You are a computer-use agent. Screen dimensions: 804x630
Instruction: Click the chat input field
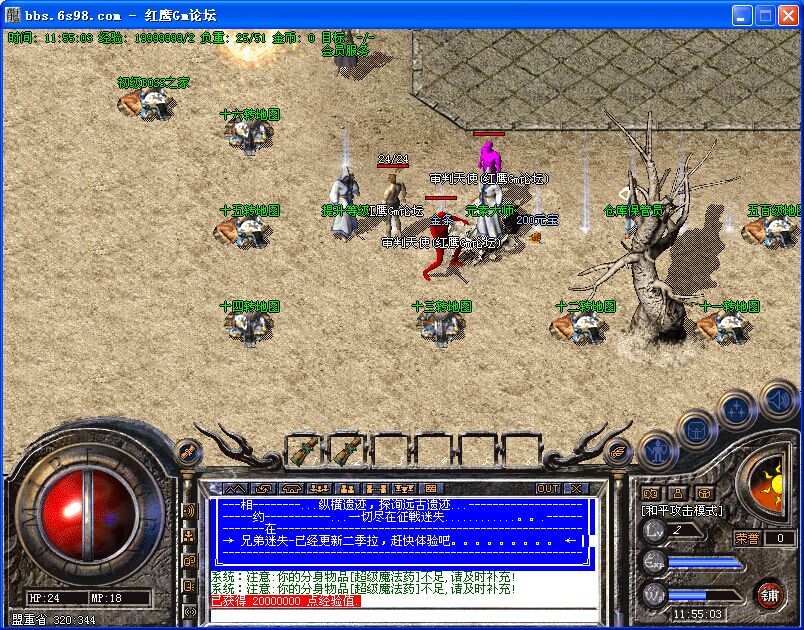400,614
